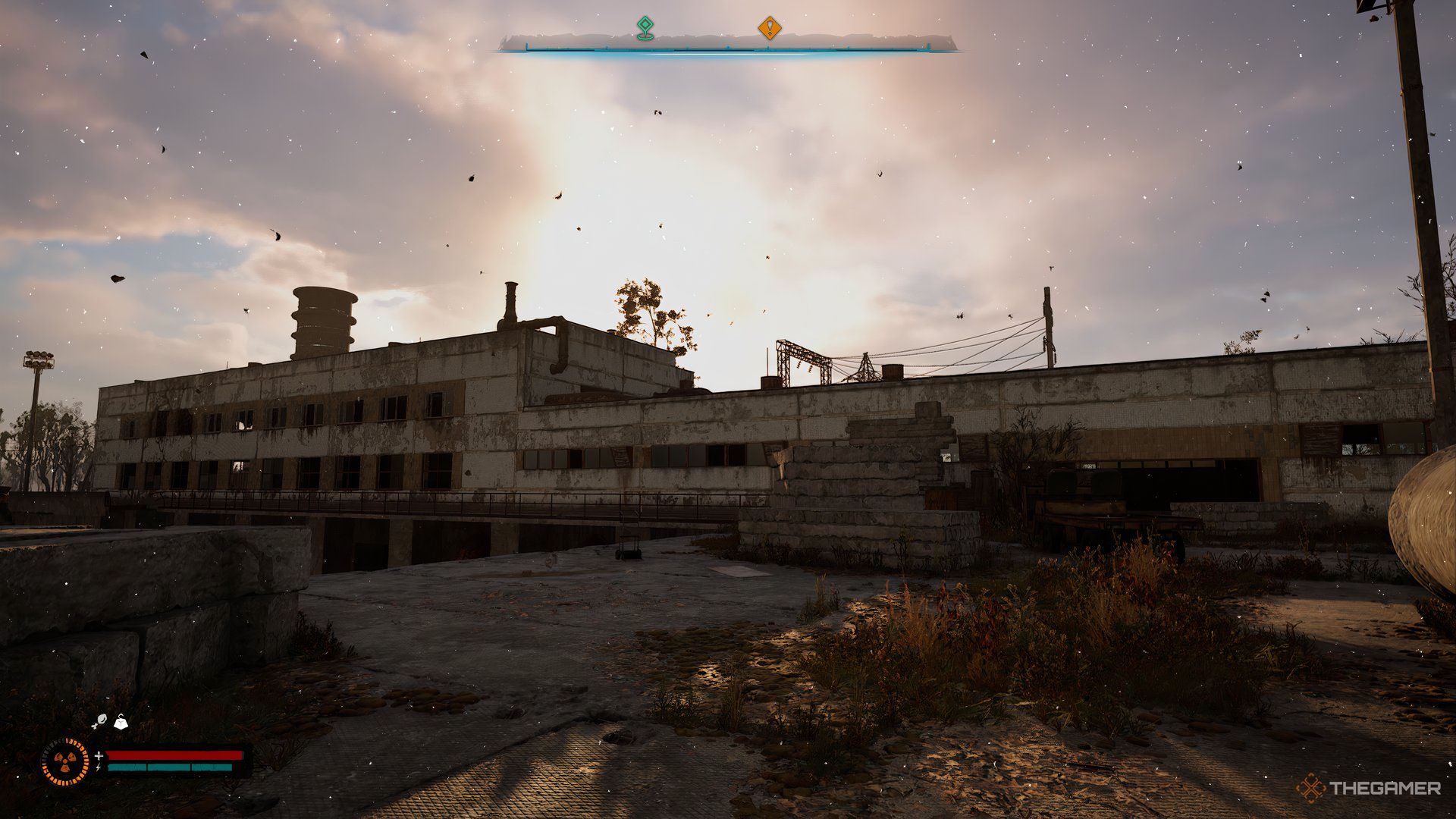
Task: Click the bone hunger indicator icon
Action: click(99, 720)
